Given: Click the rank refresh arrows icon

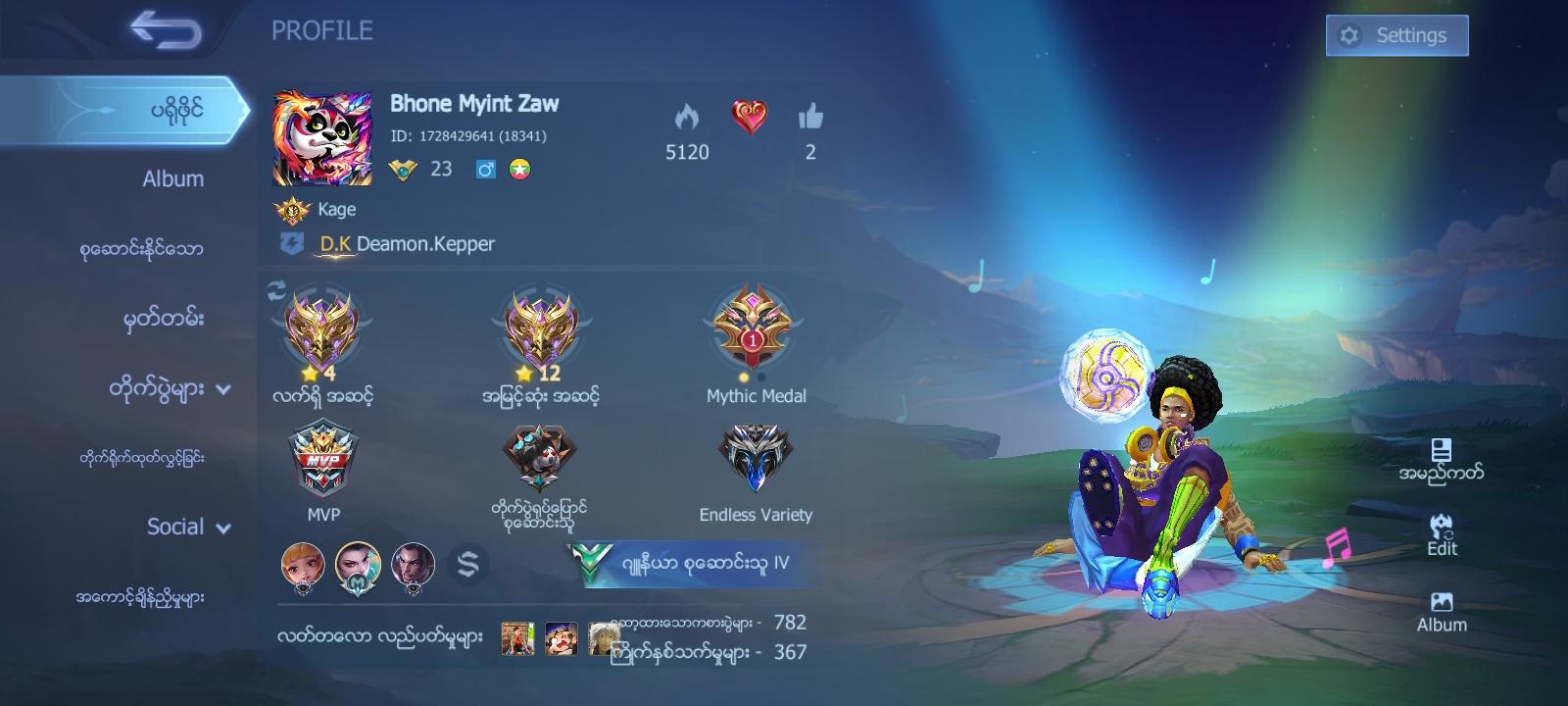Looking at the screenshot, I should pyautogui.click(x=275, y=289).
